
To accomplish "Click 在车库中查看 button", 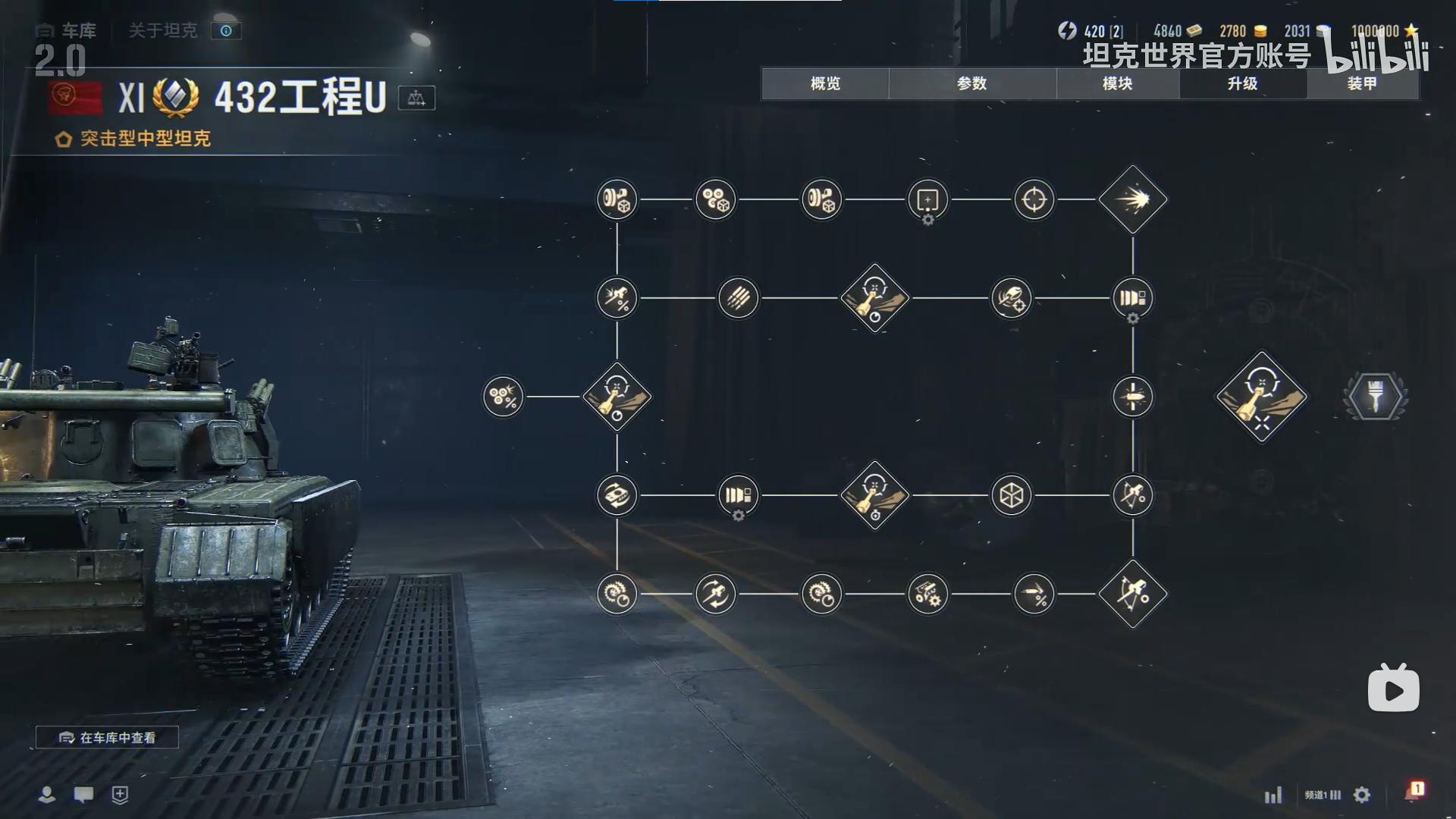I will 108,737.
